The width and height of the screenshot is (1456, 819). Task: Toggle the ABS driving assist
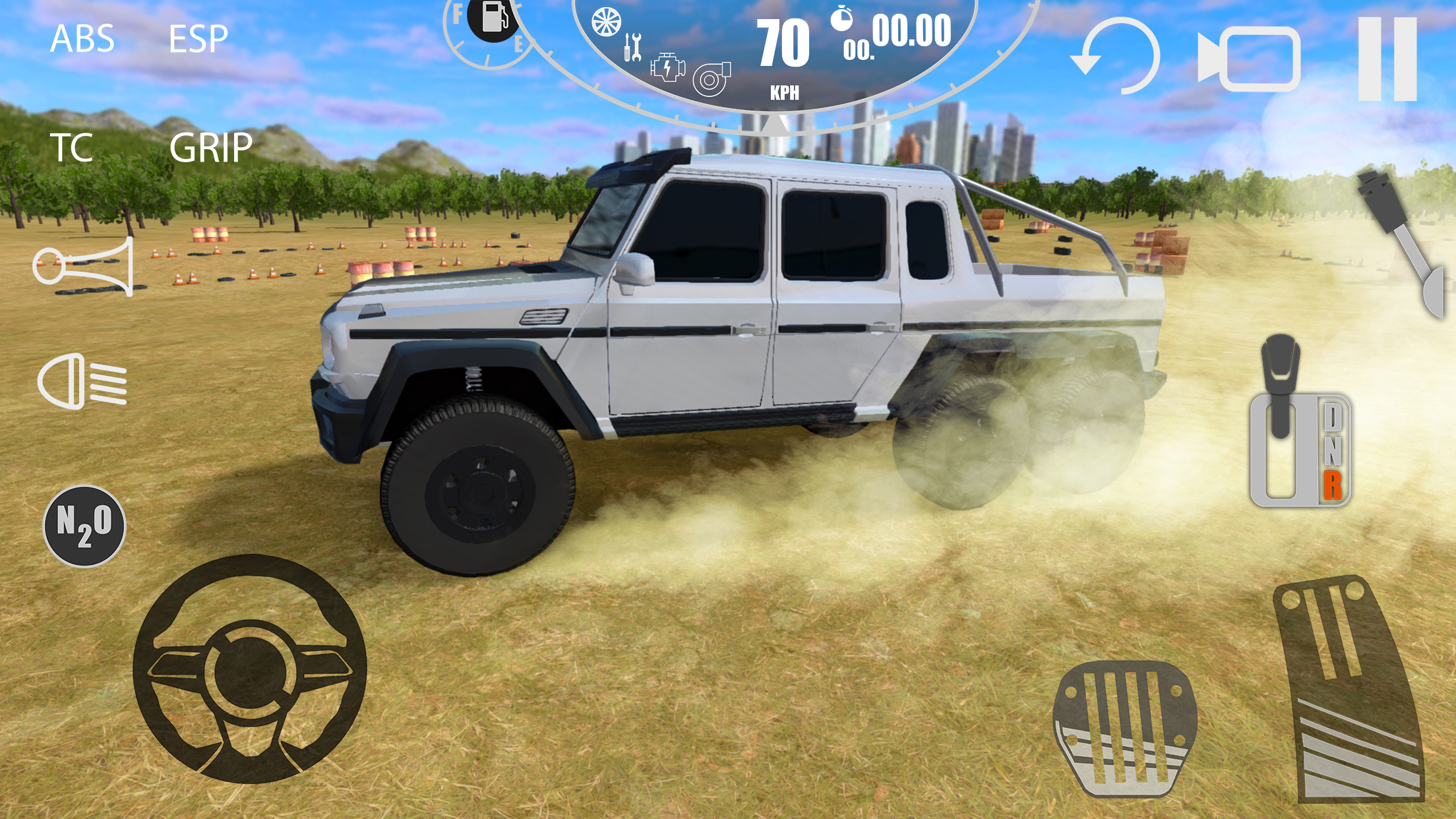click(82, 39)
